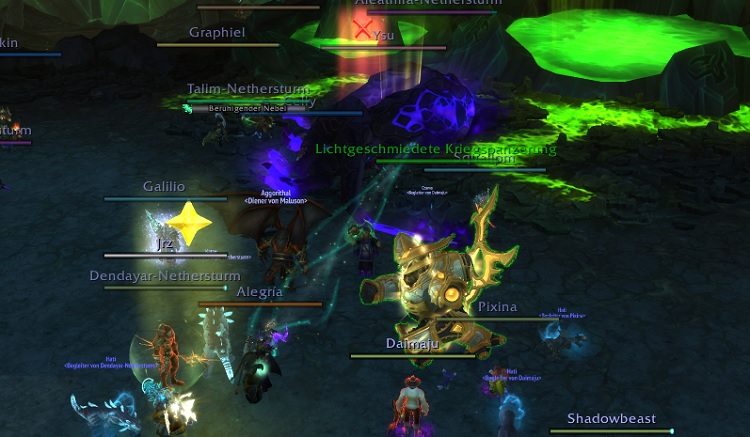The height and width of the screenshot is (437, 750).
Task: Select the Galilio nameplate
Action: [164, 187]
